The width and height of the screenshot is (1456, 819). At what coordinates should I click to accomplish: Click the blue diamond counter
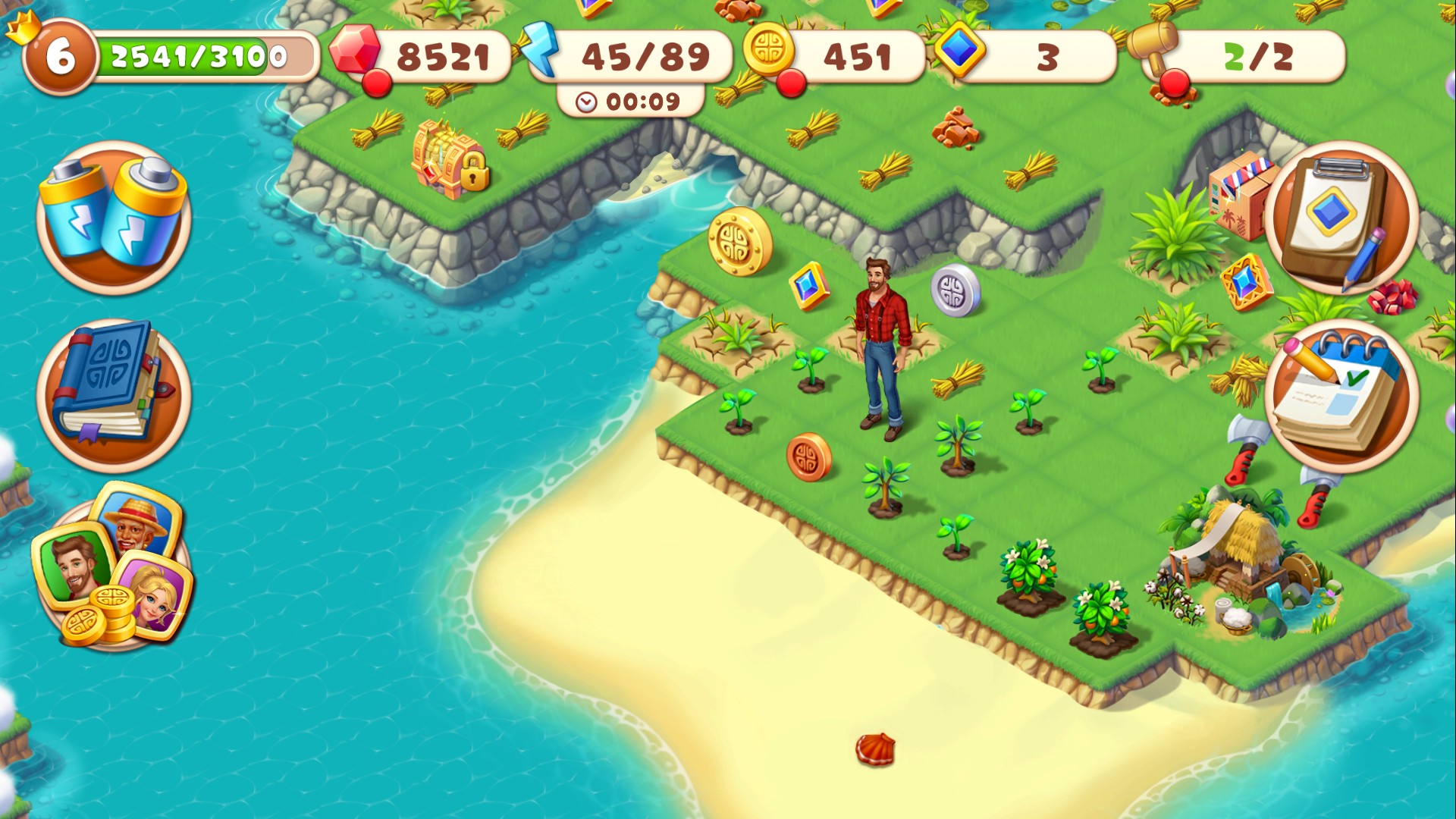pos(1009,55)
